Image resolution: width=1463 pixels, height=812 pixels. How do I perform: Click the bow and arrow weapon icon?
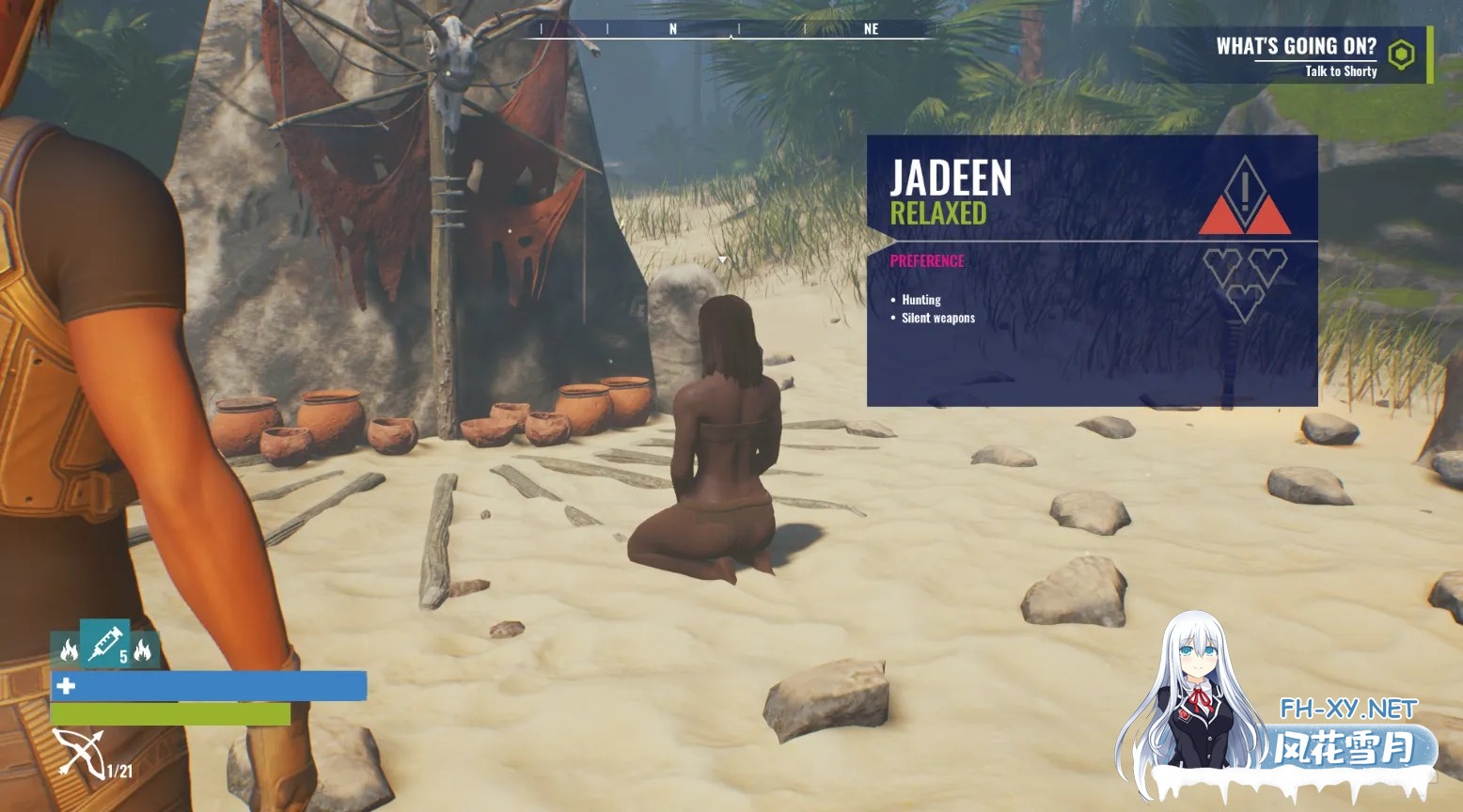[x=79, y=754]
